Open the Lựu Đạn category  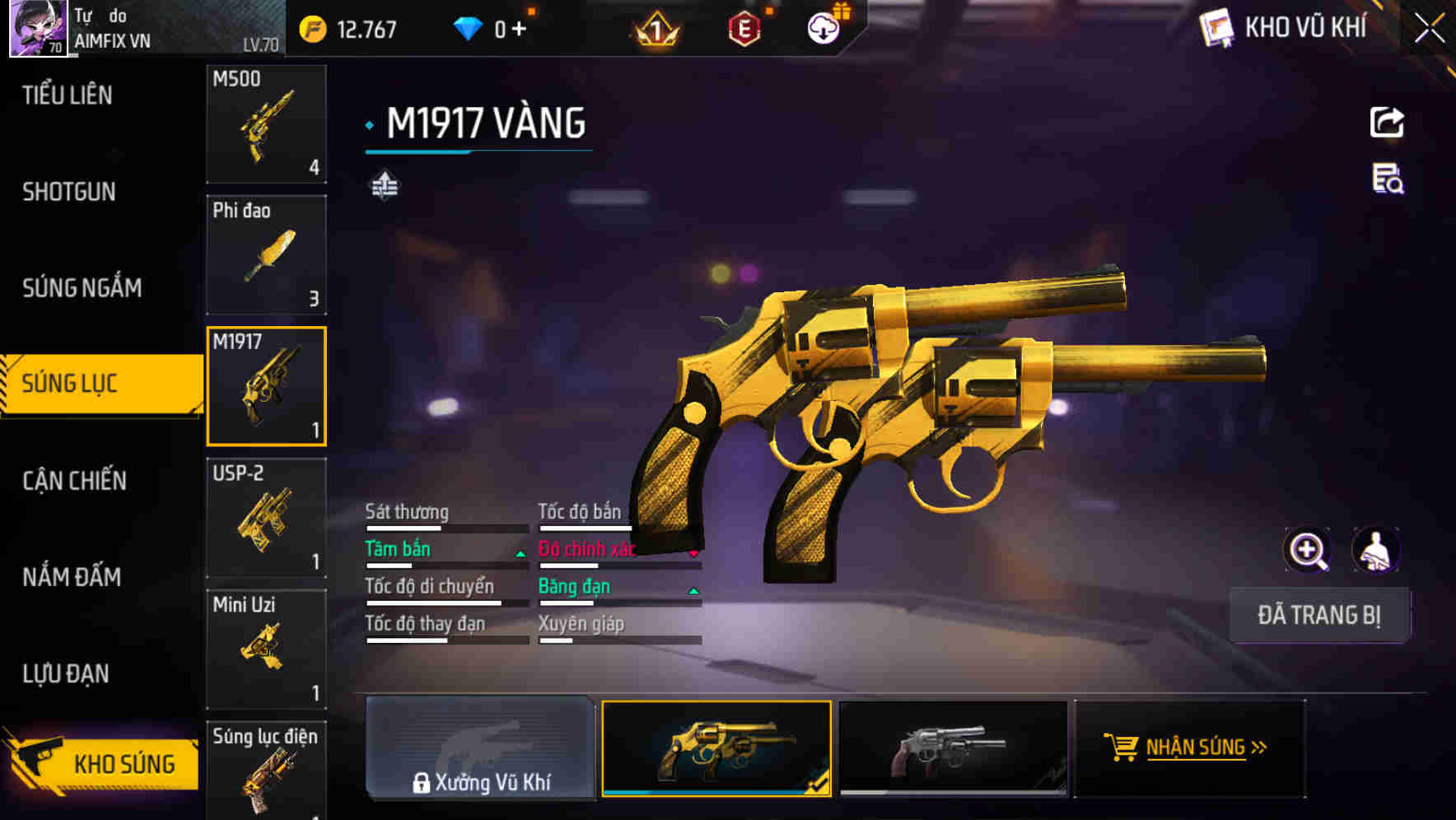pos(66,673)
